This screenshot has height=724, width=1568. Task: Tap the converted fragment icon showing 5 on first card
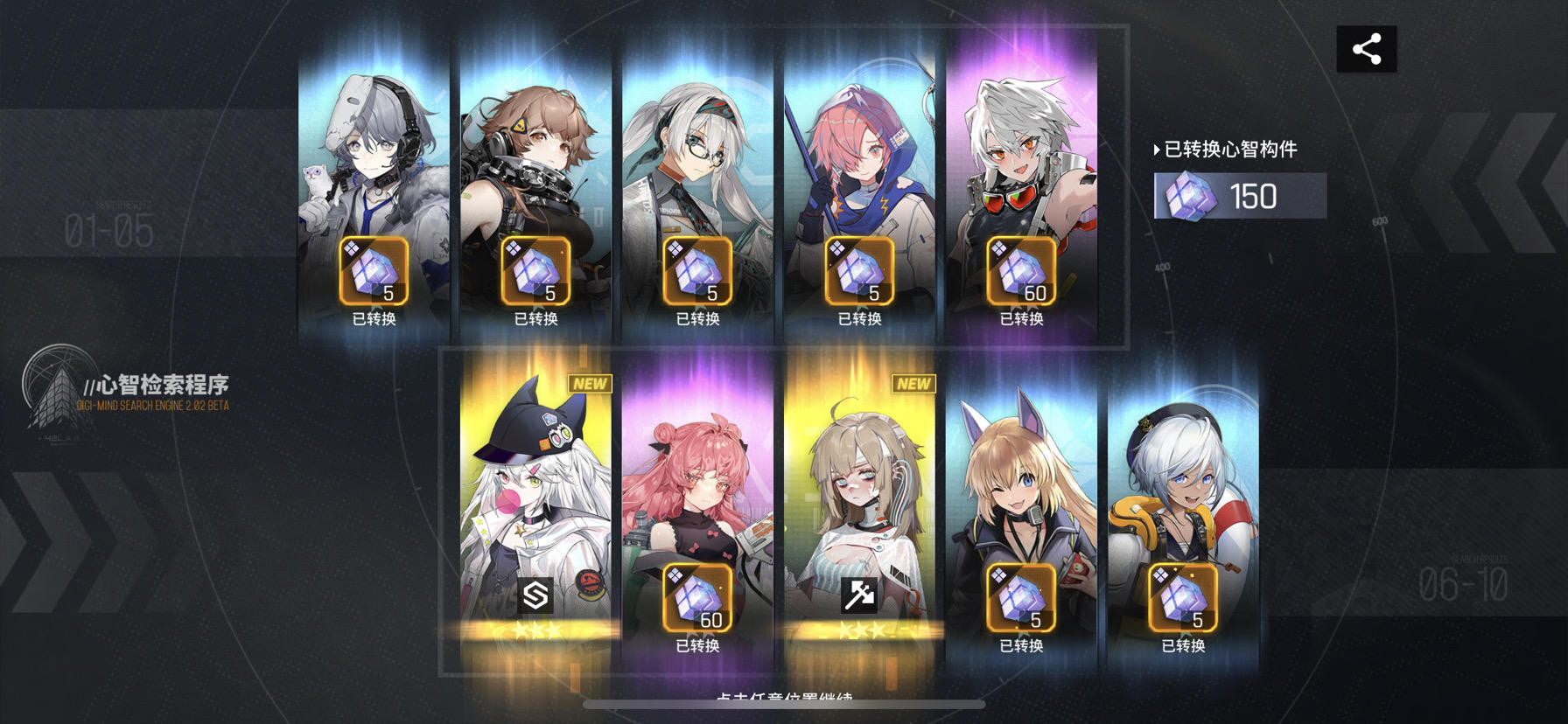point(372,269)
